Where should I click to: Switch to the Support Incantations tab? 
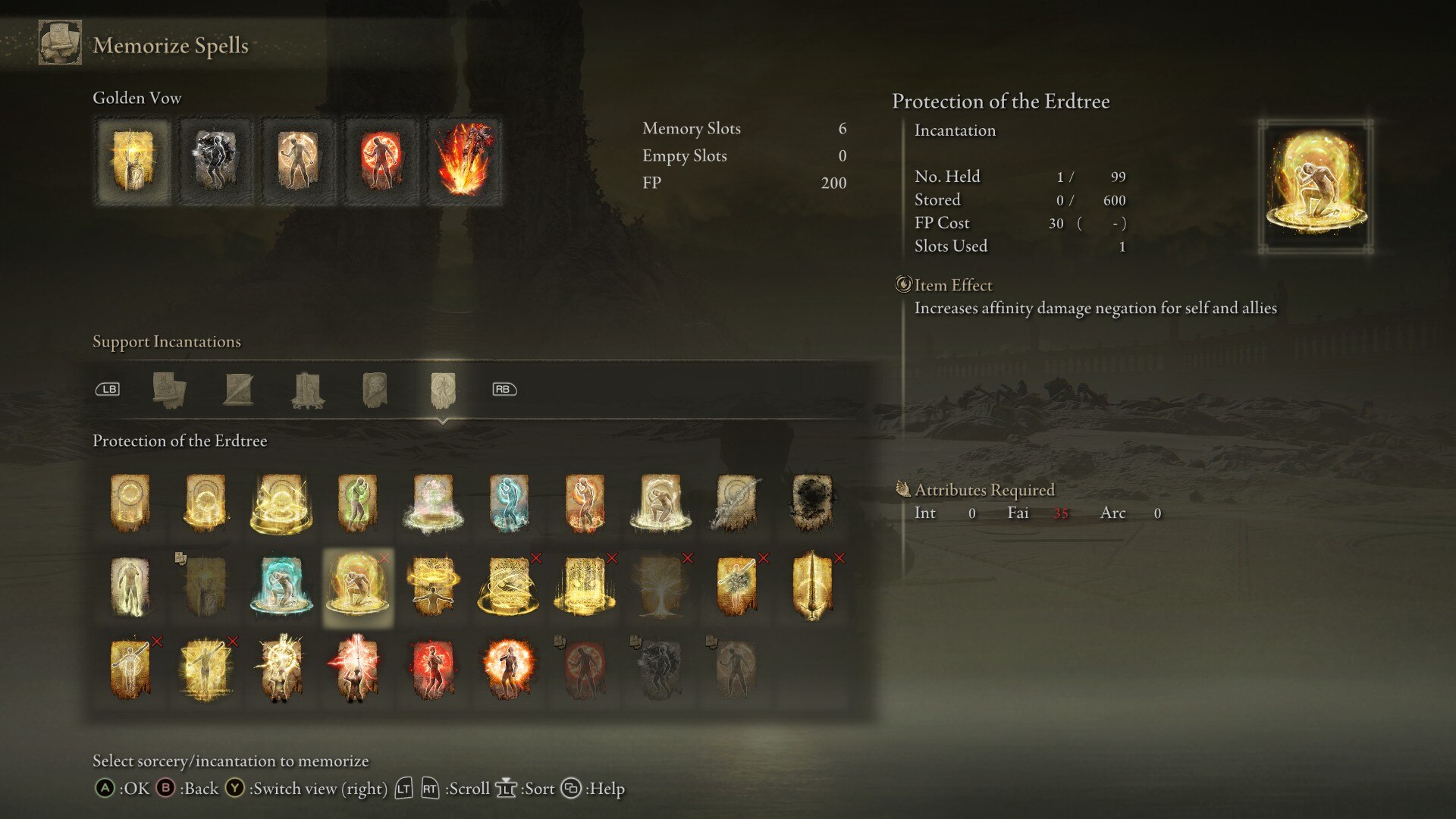[x=443, y=390]
